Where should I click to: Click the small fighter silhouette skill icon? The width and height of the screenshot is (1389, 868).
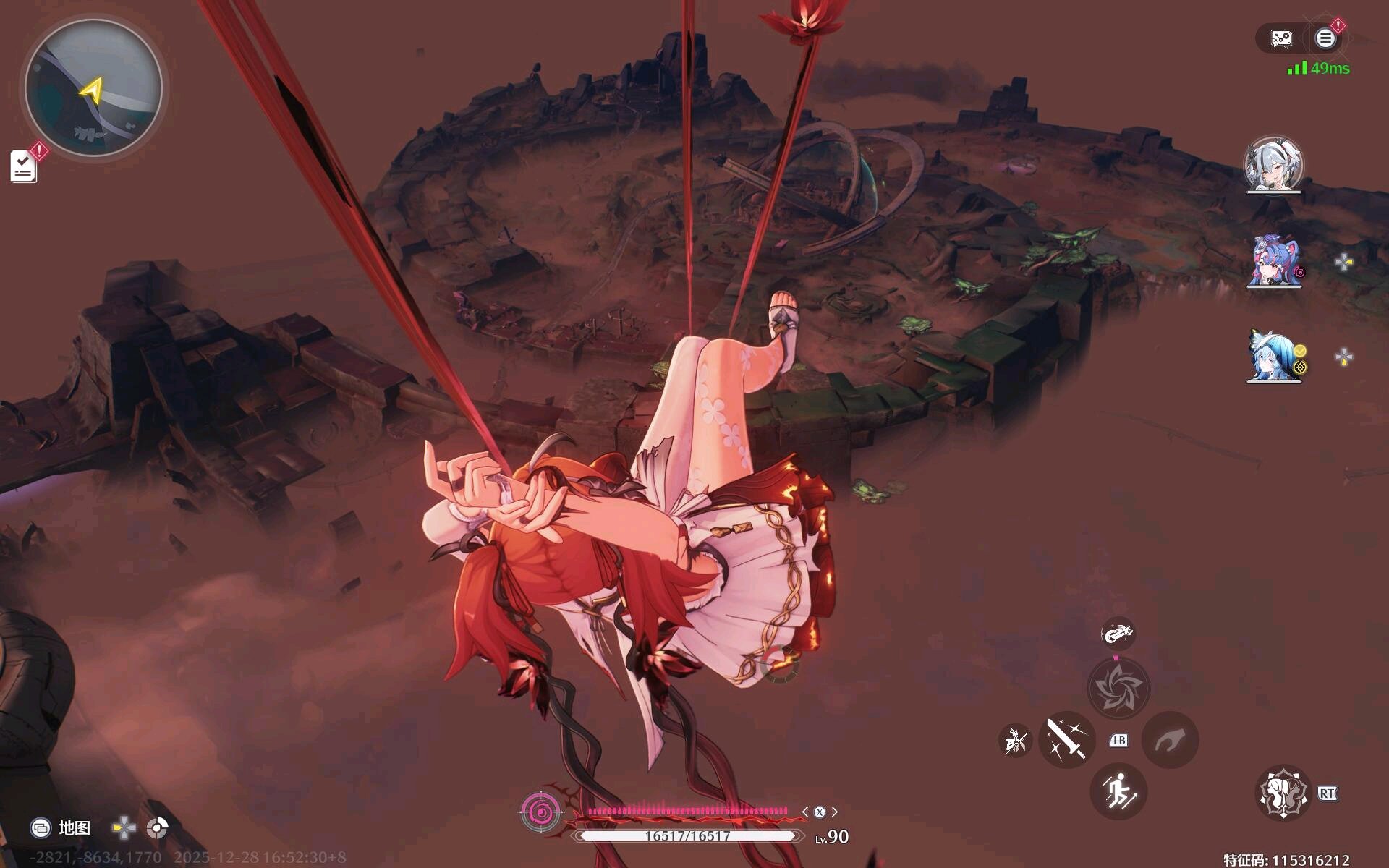coord(1015,740)
